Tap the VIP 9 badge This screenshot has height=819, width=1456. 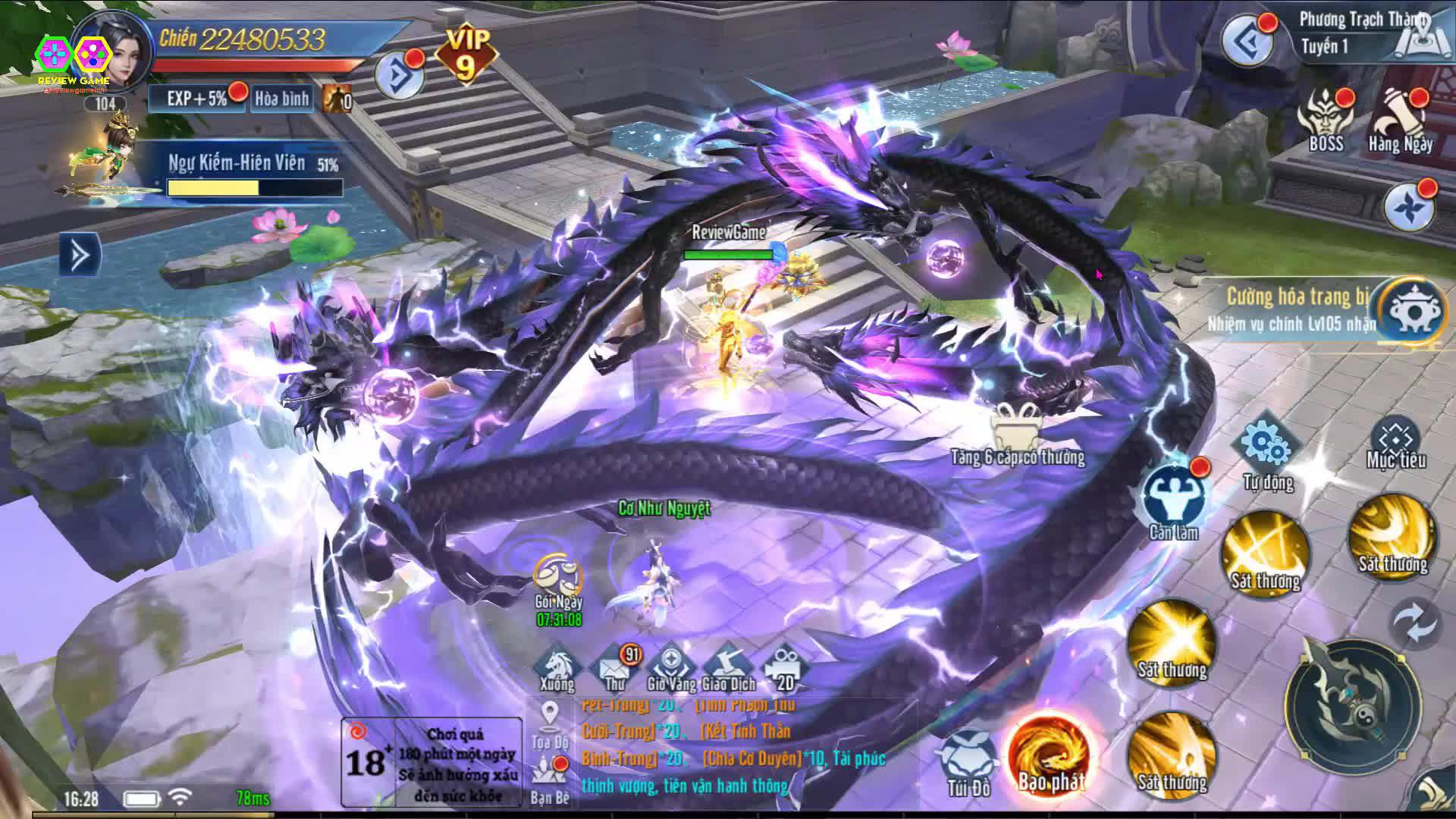click(x=465, y=55)
